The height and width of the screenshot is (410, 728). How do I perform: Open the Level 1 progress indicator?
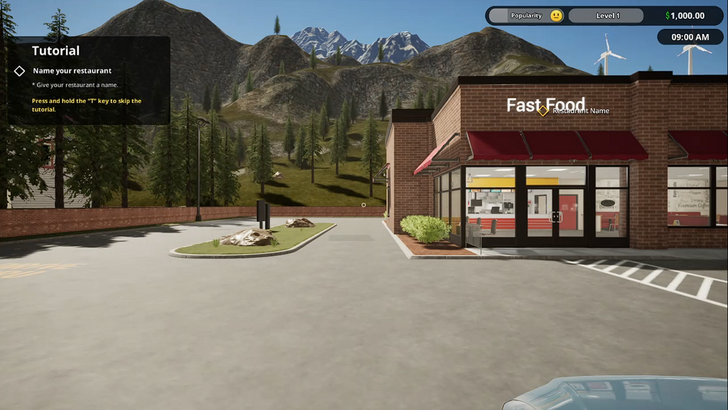tap(608, 16)
